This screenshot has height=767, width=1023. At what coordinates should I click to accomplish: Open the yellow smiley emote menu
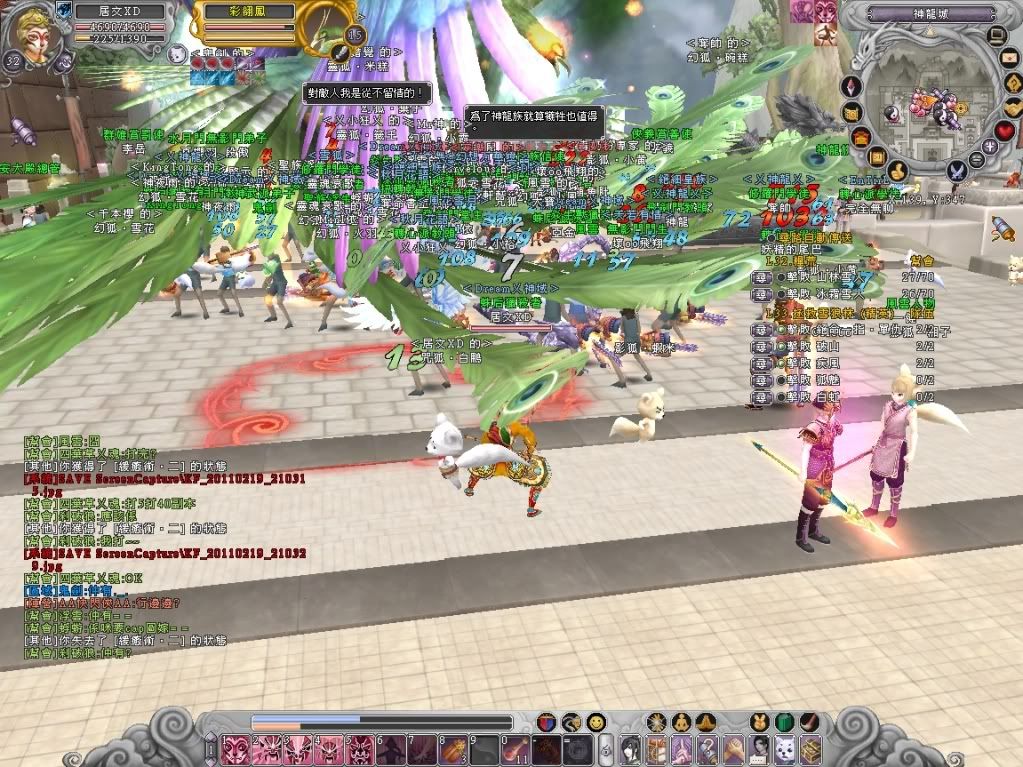tap(596, 722)
